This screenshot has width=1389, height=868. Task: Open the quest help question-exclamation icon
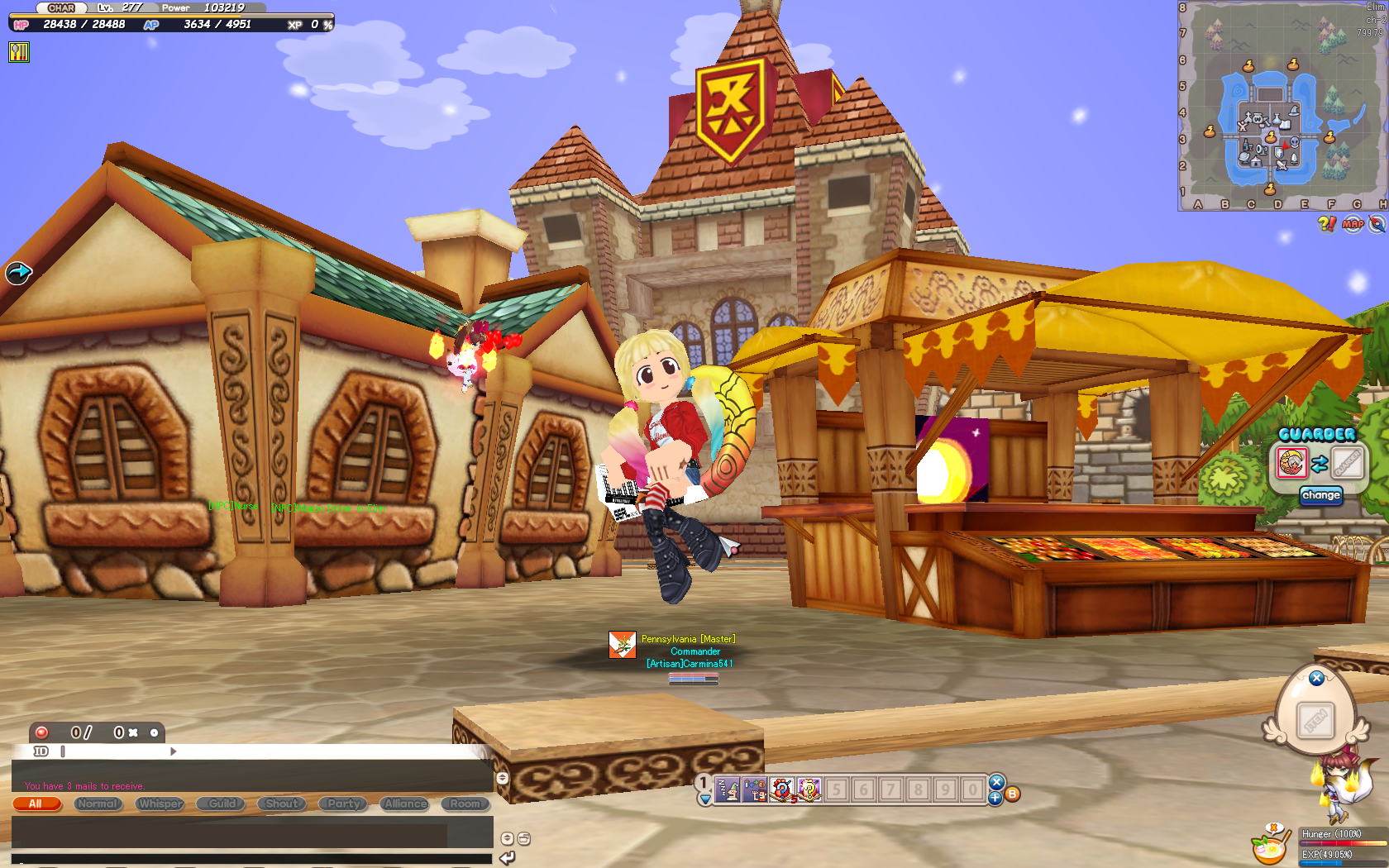click(1326, 224)
